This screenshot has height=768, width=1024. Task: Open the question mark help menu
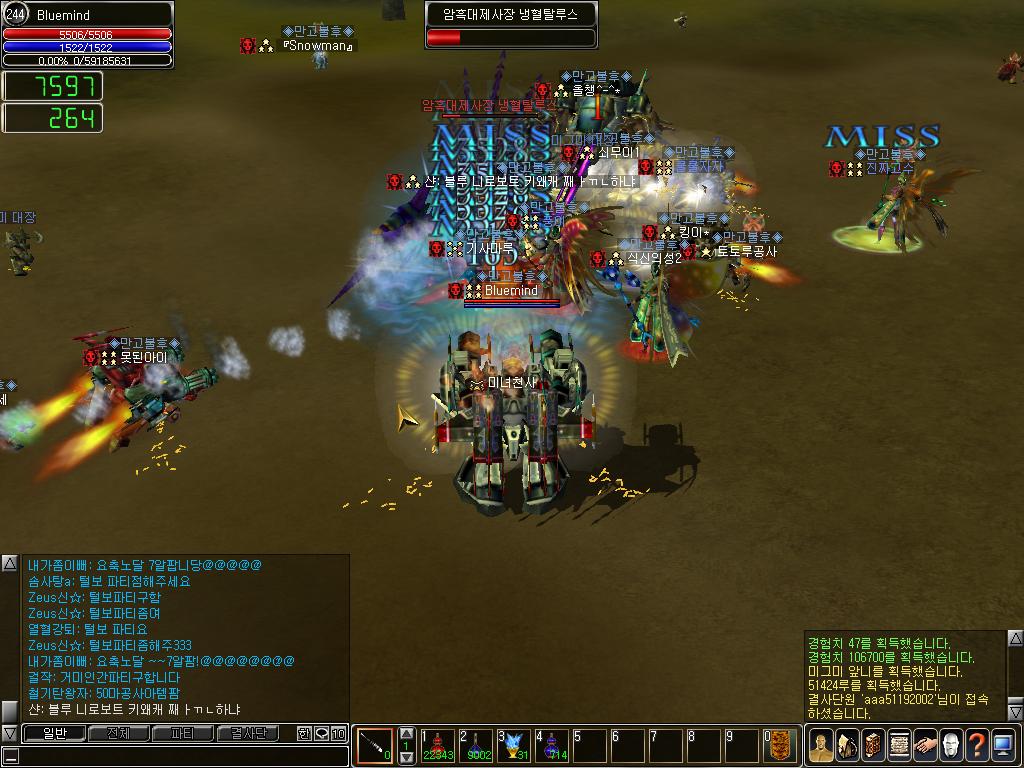[977, 746]
